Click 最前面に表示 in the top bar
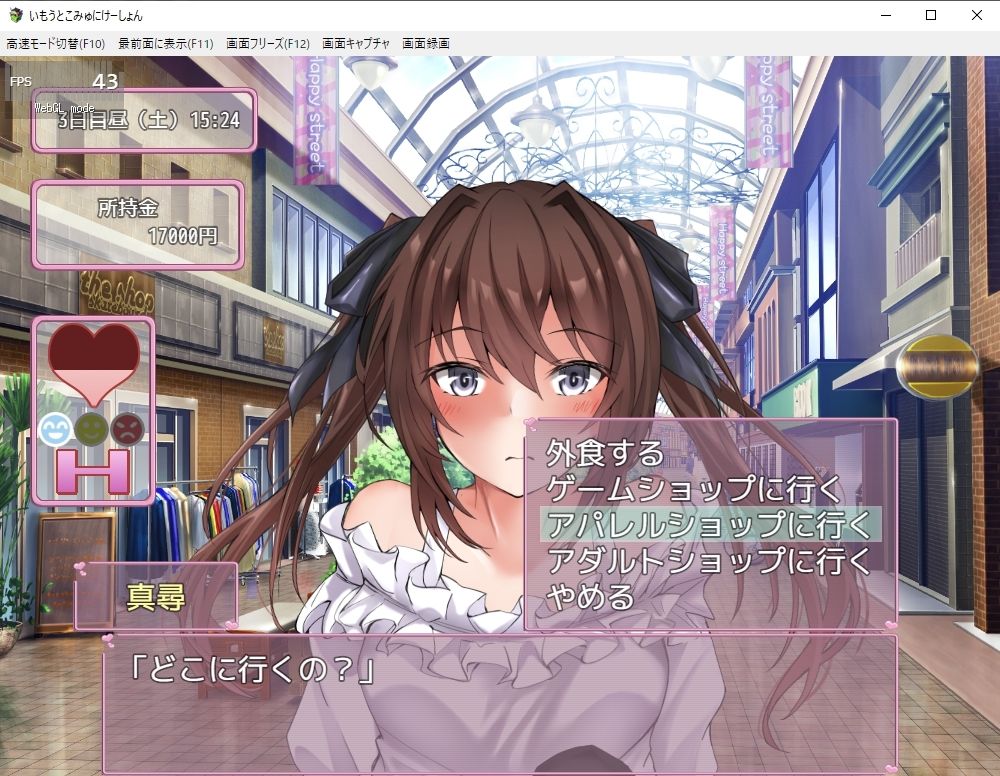The width and height of the screenshot is (1000, 776). 166,44
